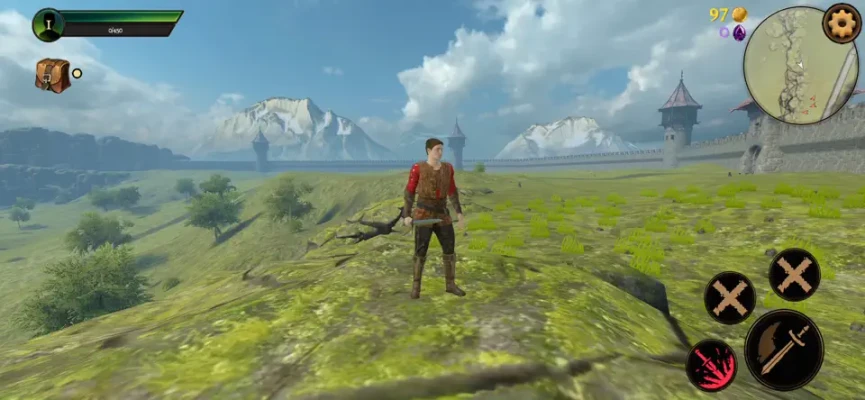Open the leather backpack inventory
Viewport: 865px width, 400px height.
coord(52,75)
